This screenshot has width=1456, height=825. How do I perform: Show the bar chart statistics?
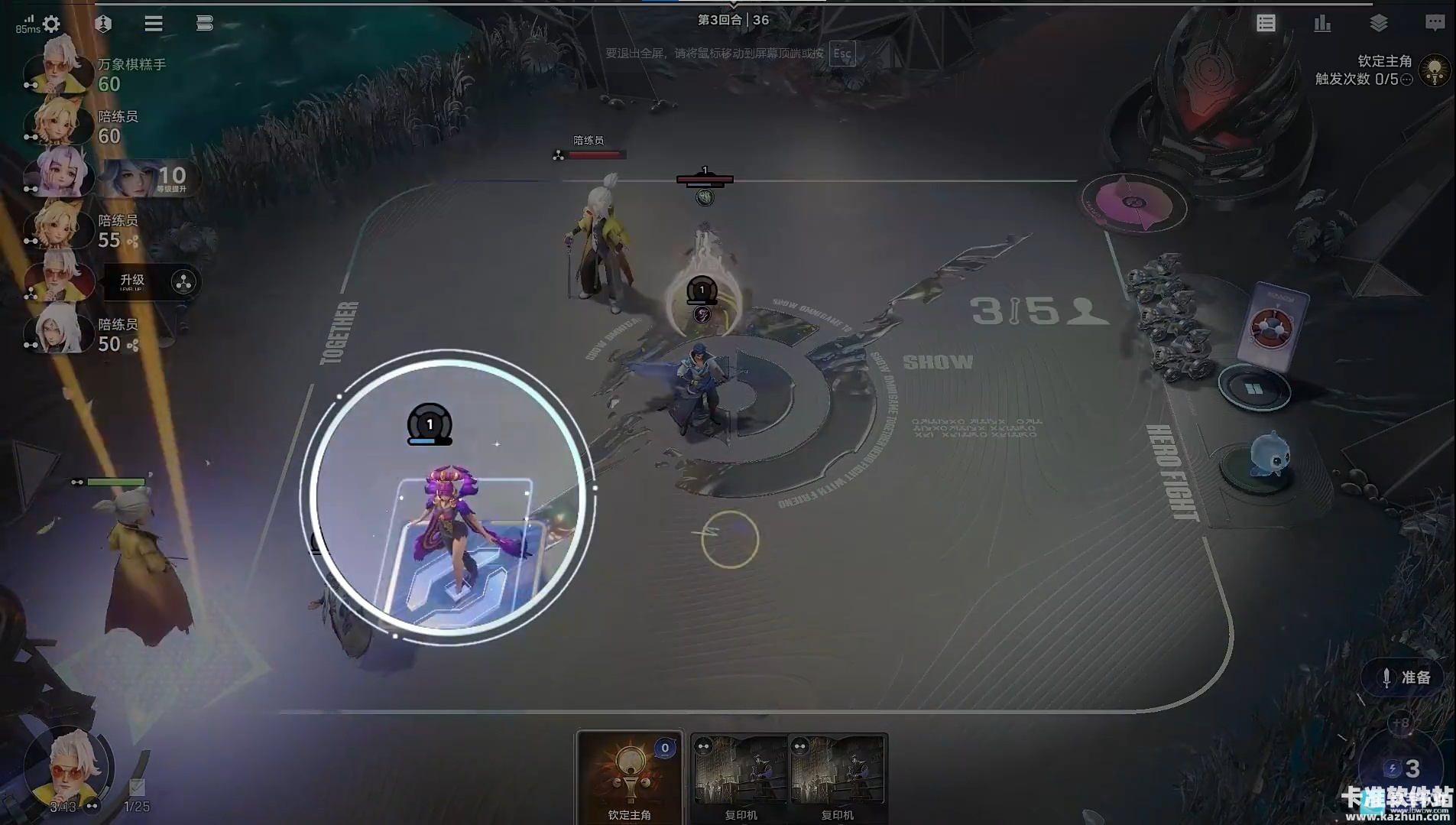[x=1322, y=24]
